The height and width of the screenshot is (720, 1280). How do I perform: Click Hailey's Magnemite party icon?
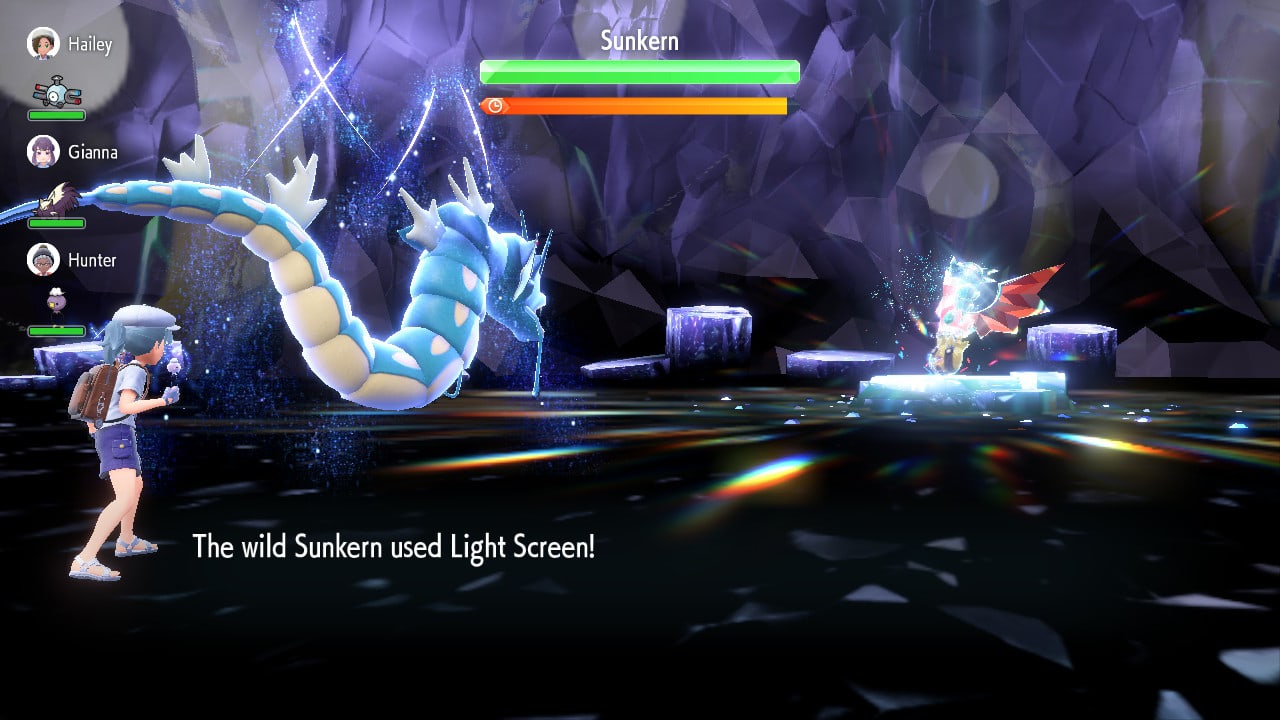[x=57, y=93]
